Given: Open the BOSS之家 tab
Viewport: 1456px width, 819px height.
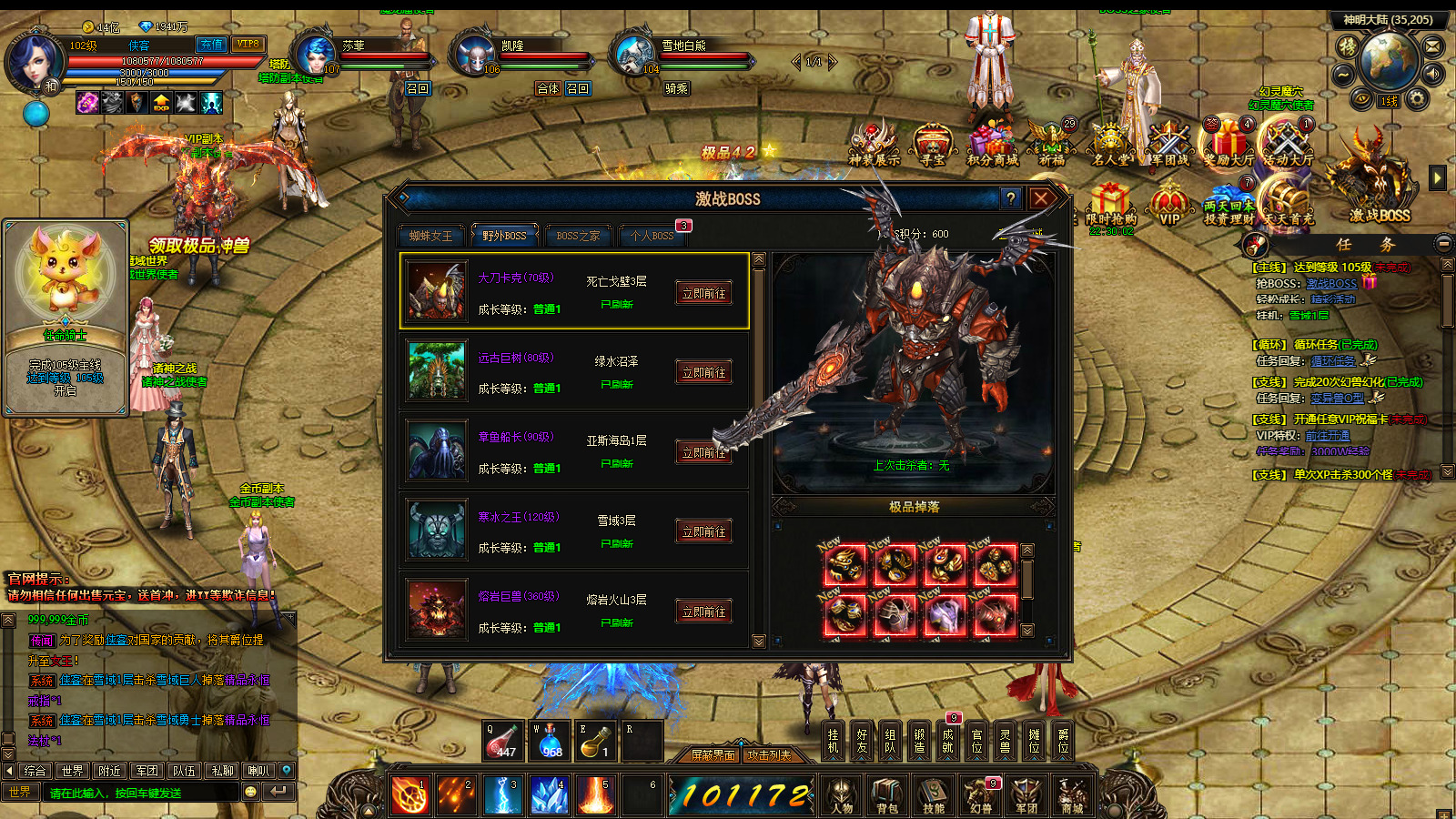Looking at the screenshot, I should (578, 236).
